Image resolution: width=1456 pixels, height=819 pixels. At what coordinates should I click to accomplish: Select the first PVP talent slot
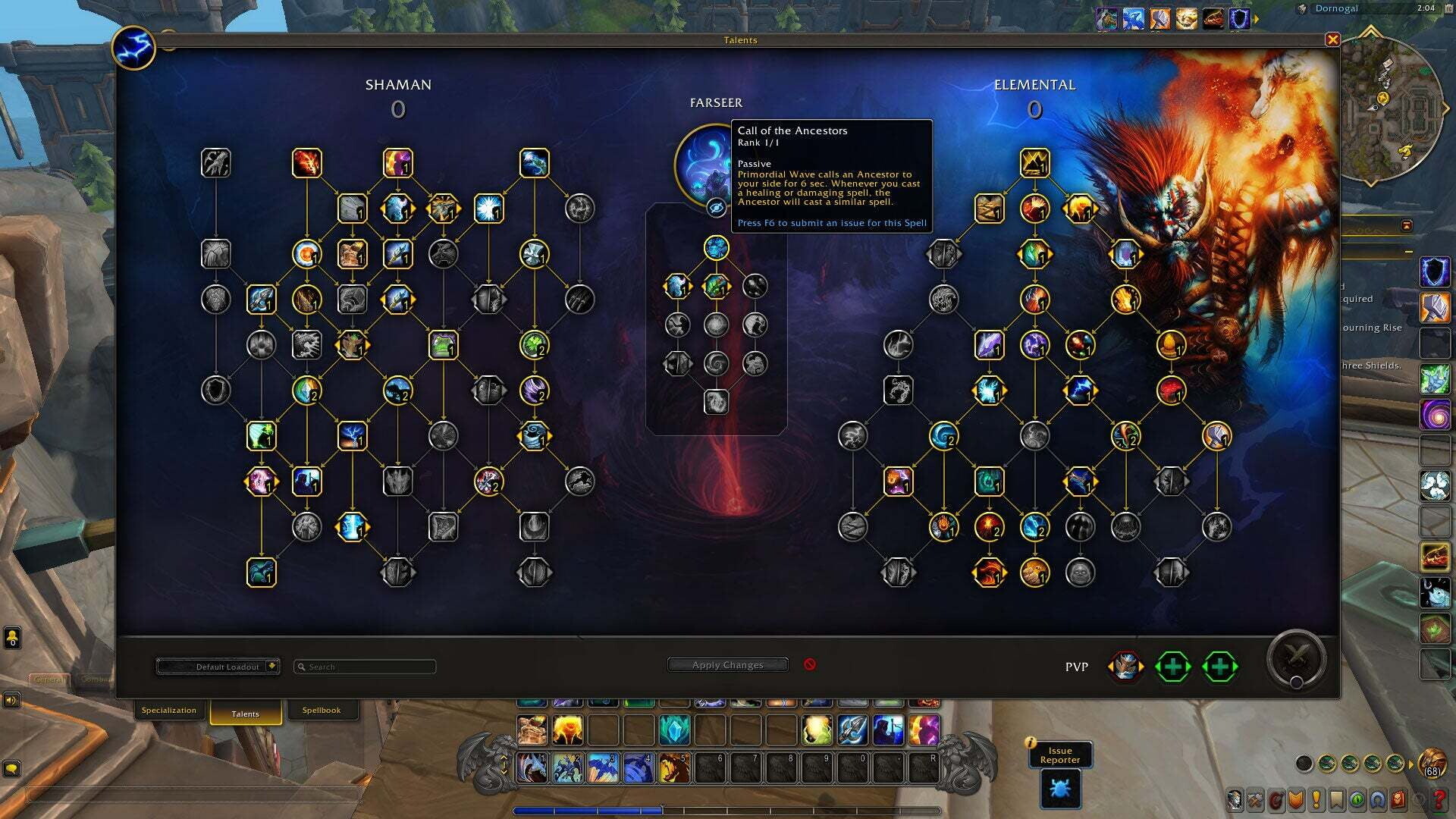(1125, 667)
